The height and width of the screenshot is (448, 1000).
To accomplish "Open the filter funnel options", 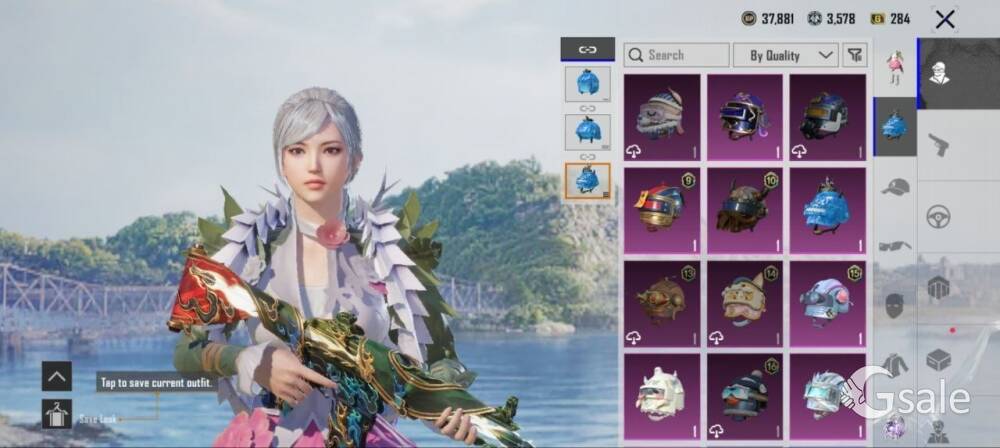I will (x=855, y=55).
